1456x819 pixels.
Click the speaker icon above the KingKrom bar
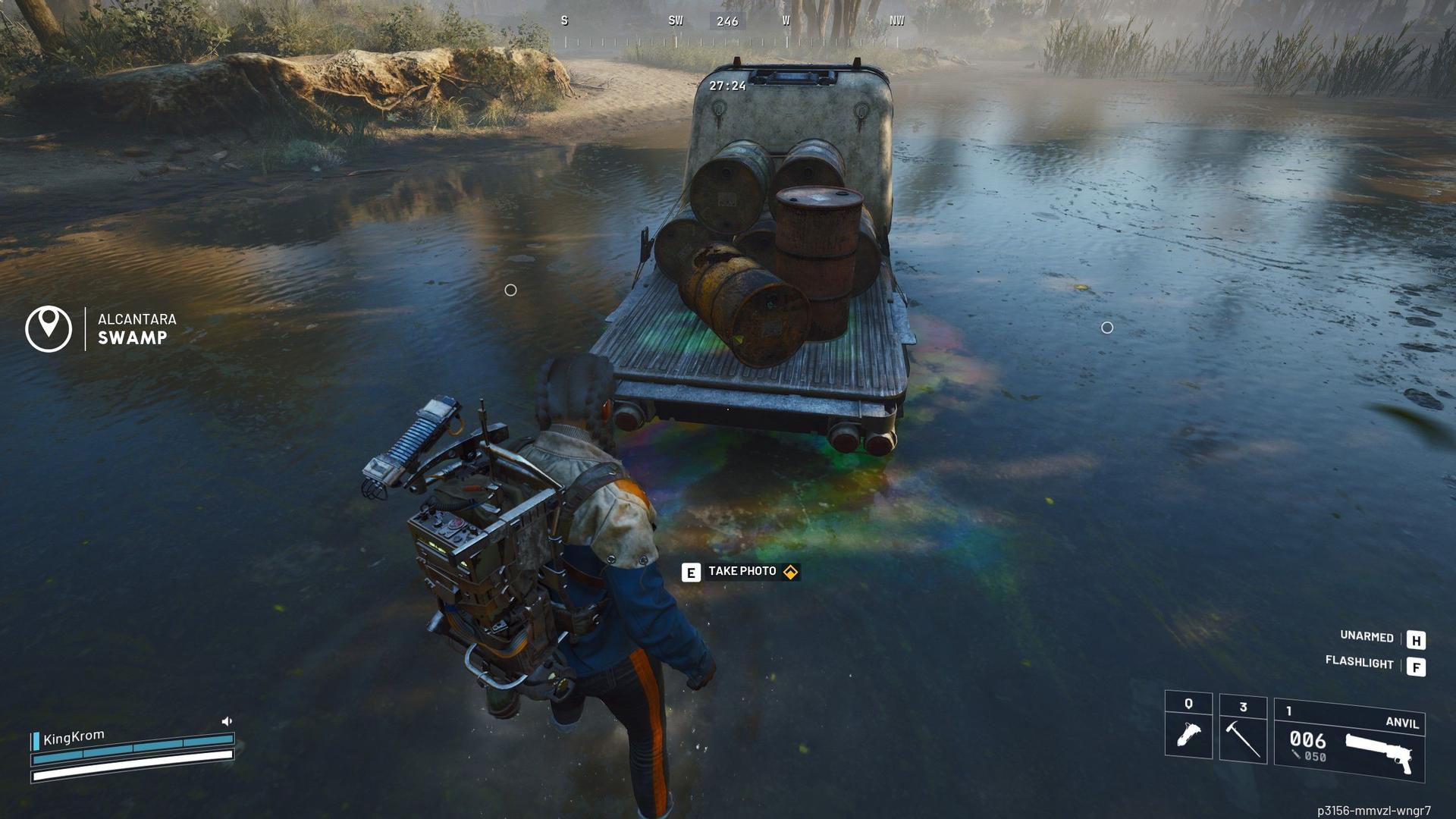pyautogui.click(x=226, y=720)
